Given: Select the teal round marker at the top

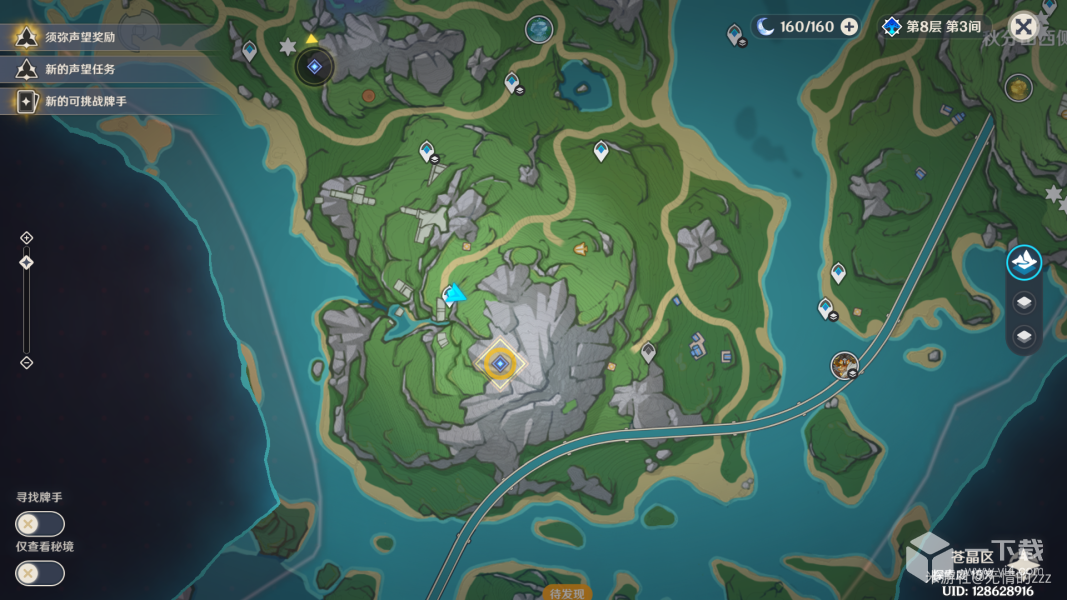Looking at the screenshot, I should tap(540, 30).
